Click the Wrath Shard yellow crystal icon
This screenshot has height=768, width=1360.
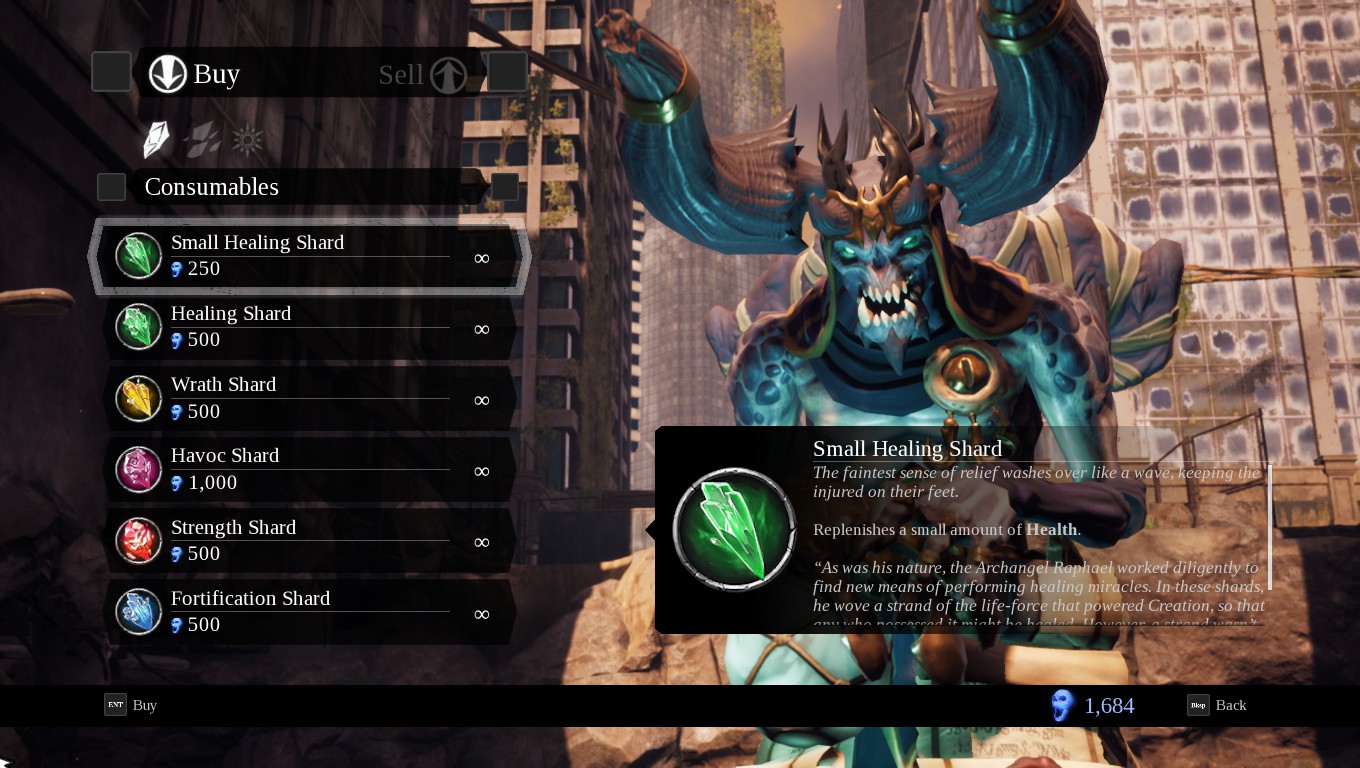138,398
